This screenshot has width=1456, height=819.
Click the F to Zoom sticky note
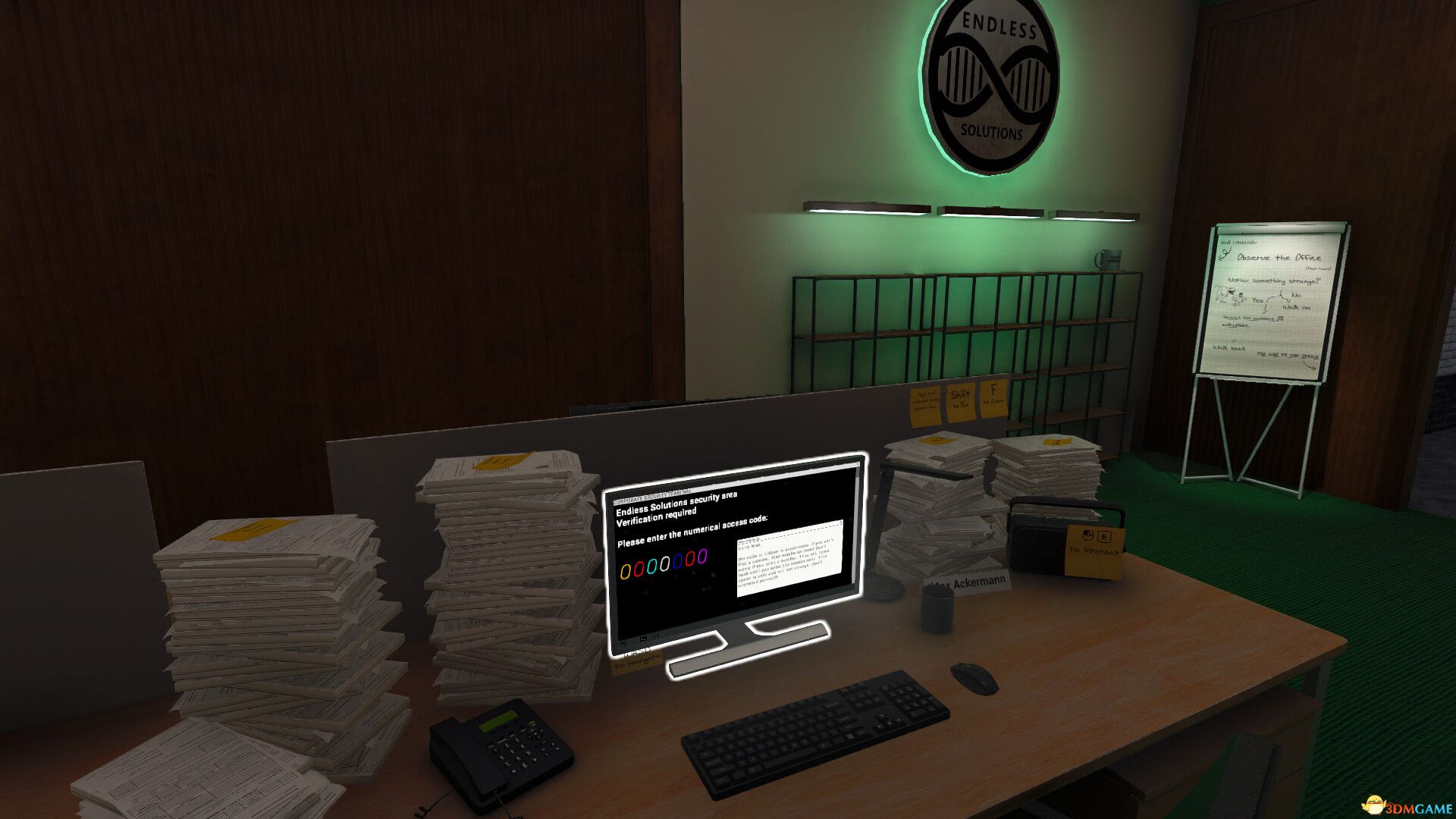point(993,396)
